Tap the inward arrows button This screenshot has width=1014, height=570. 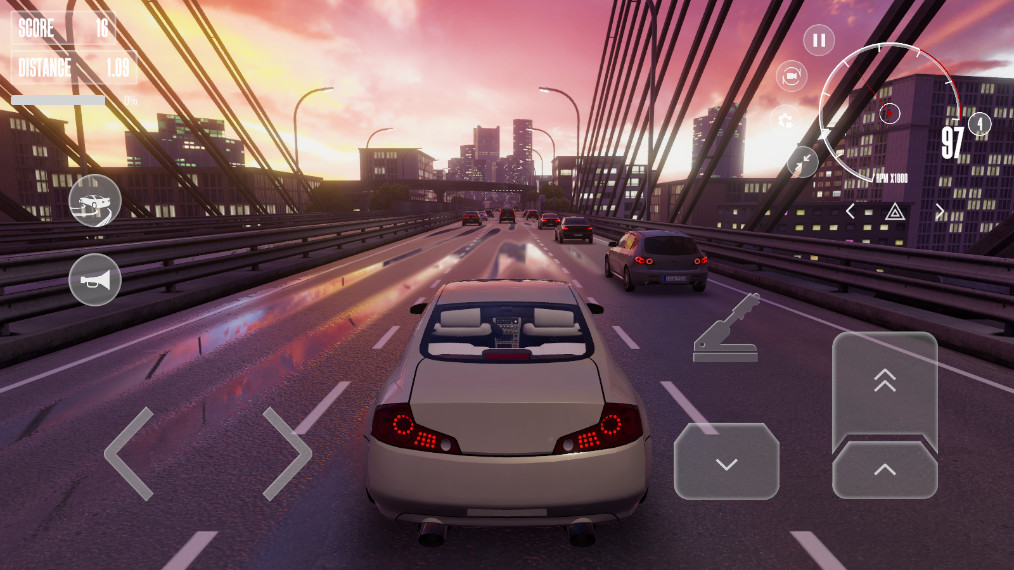click(x=802, y=162)
